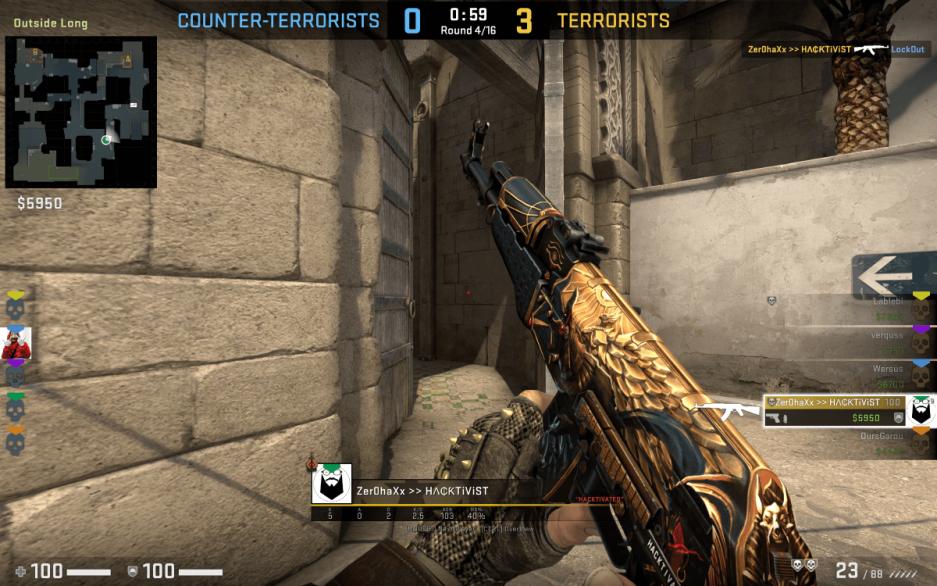Select the Labiebi player row

[848, 308]
